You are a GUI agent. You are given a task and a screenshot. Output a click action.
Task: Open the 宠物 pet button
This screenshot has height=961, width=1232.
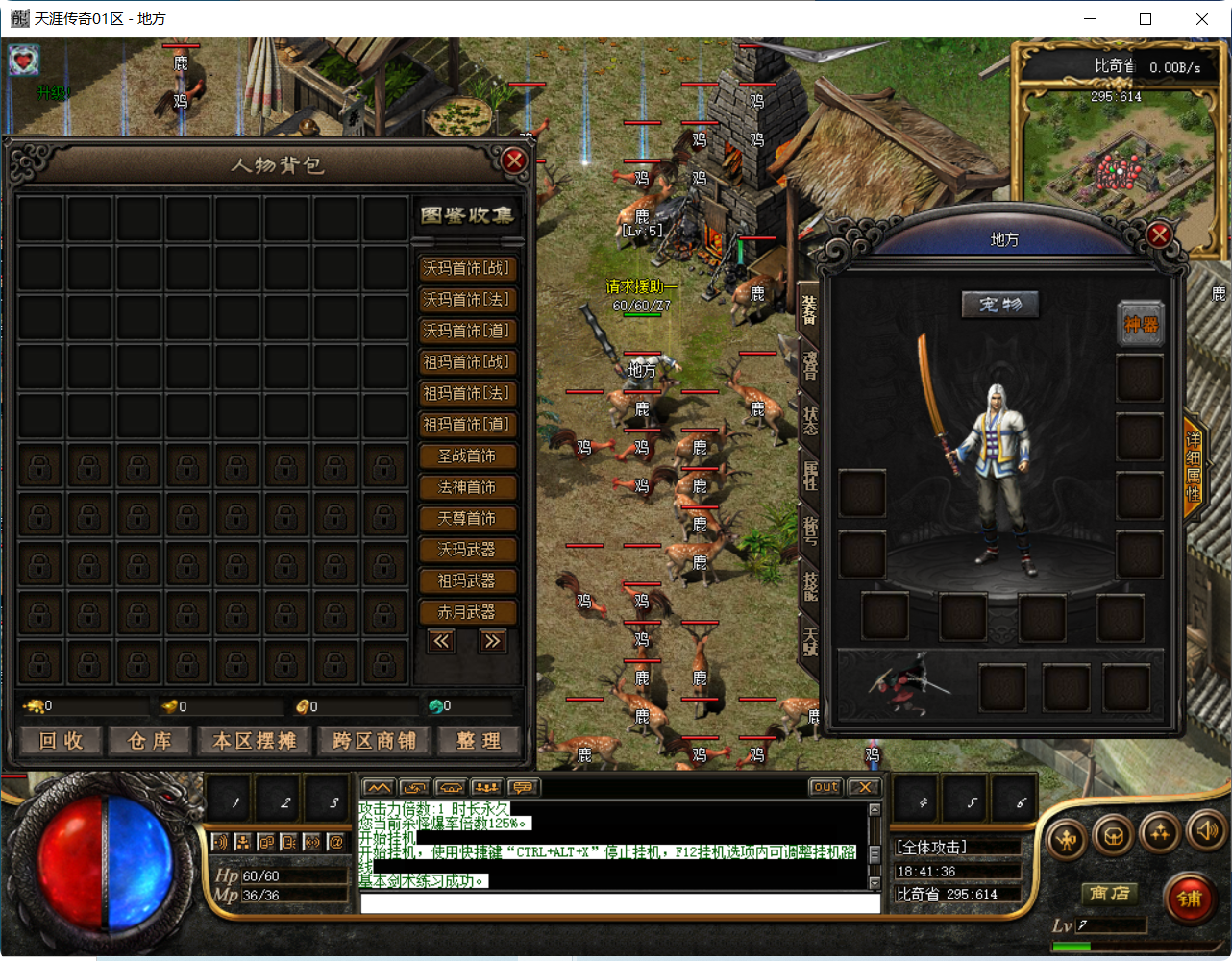tap(1000, 305)
